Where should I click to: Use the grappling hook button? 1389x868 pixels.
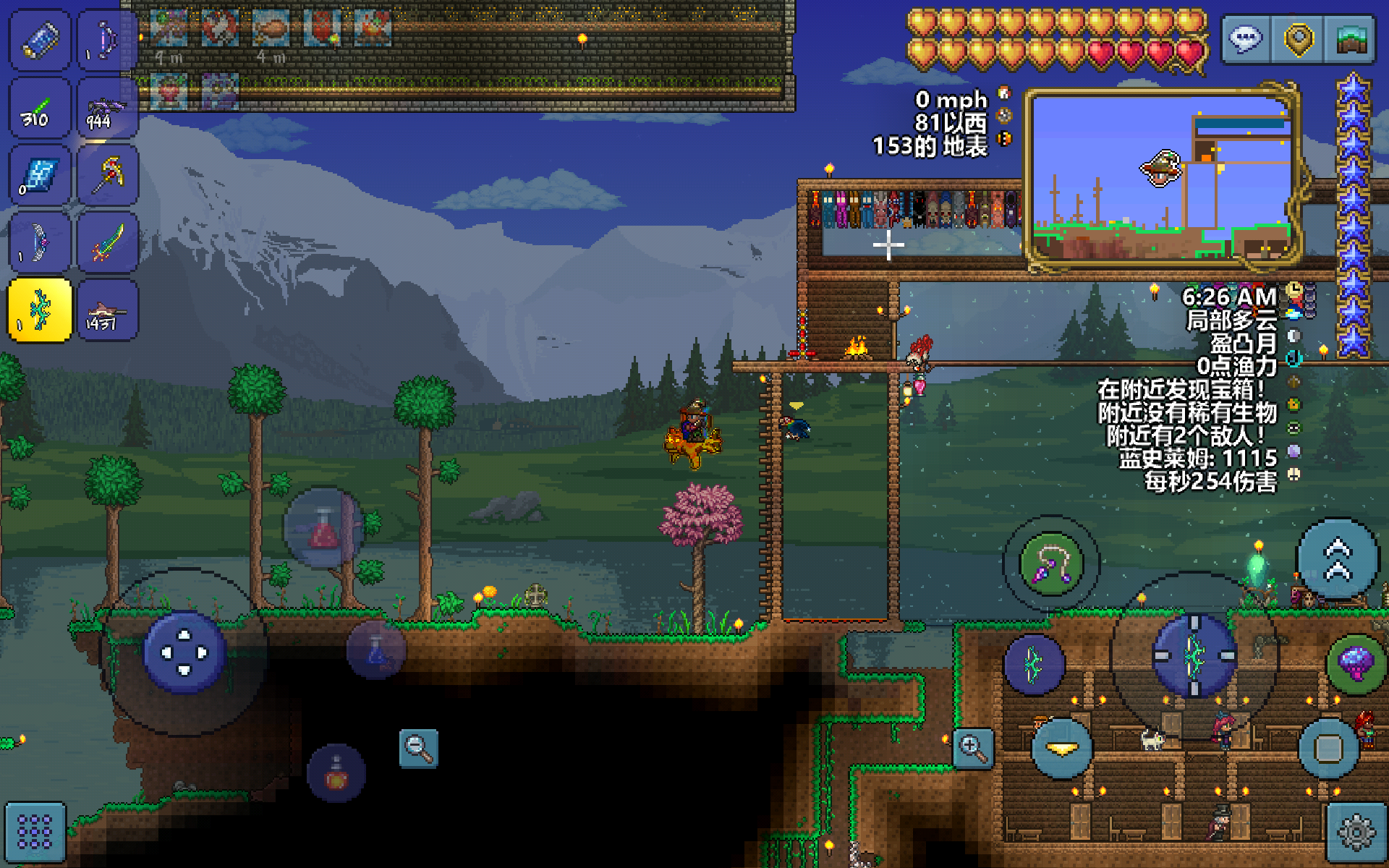1051,563
